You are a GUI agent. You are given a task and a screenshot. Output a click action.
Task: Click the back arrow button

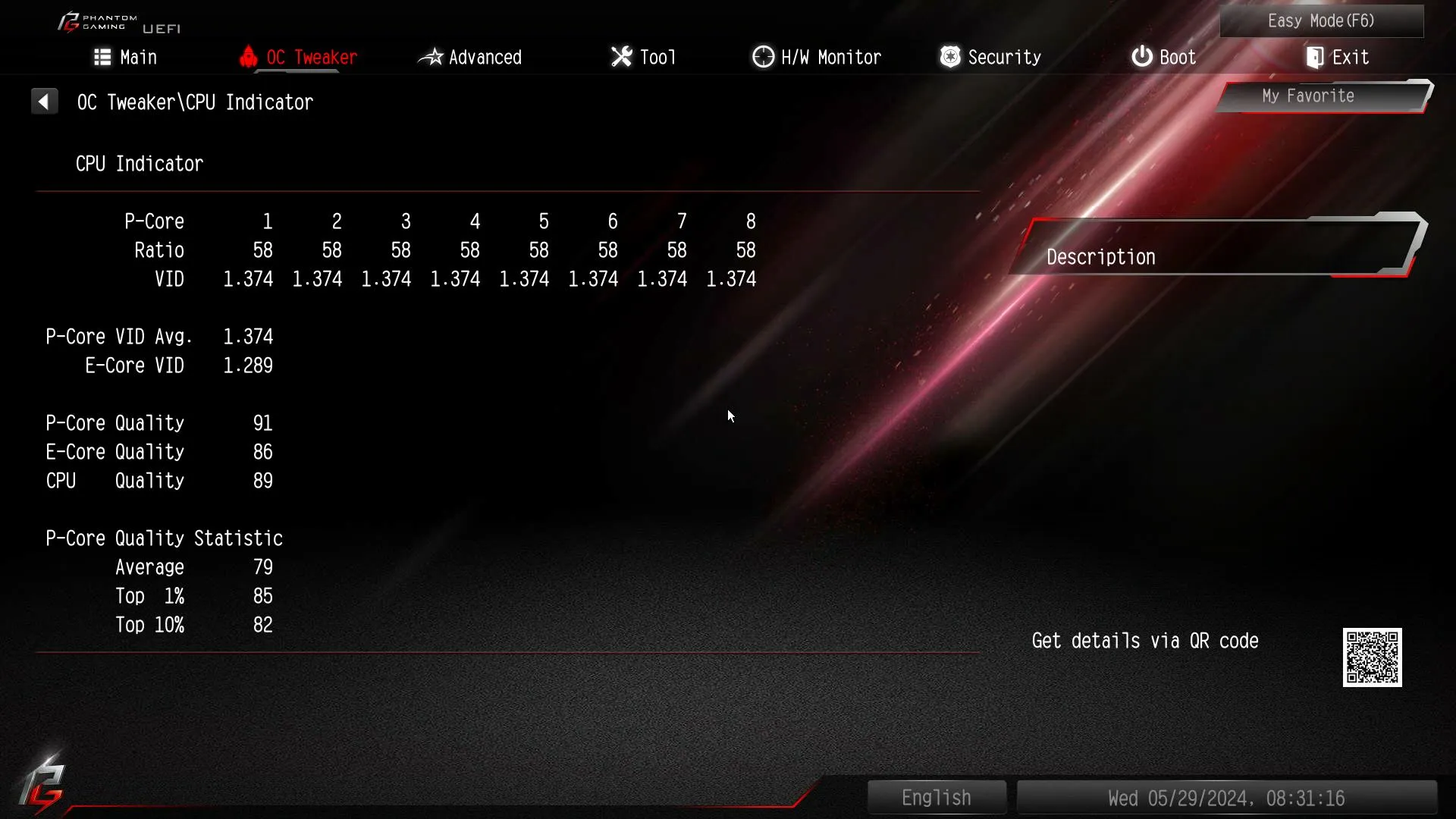[44, 102]
